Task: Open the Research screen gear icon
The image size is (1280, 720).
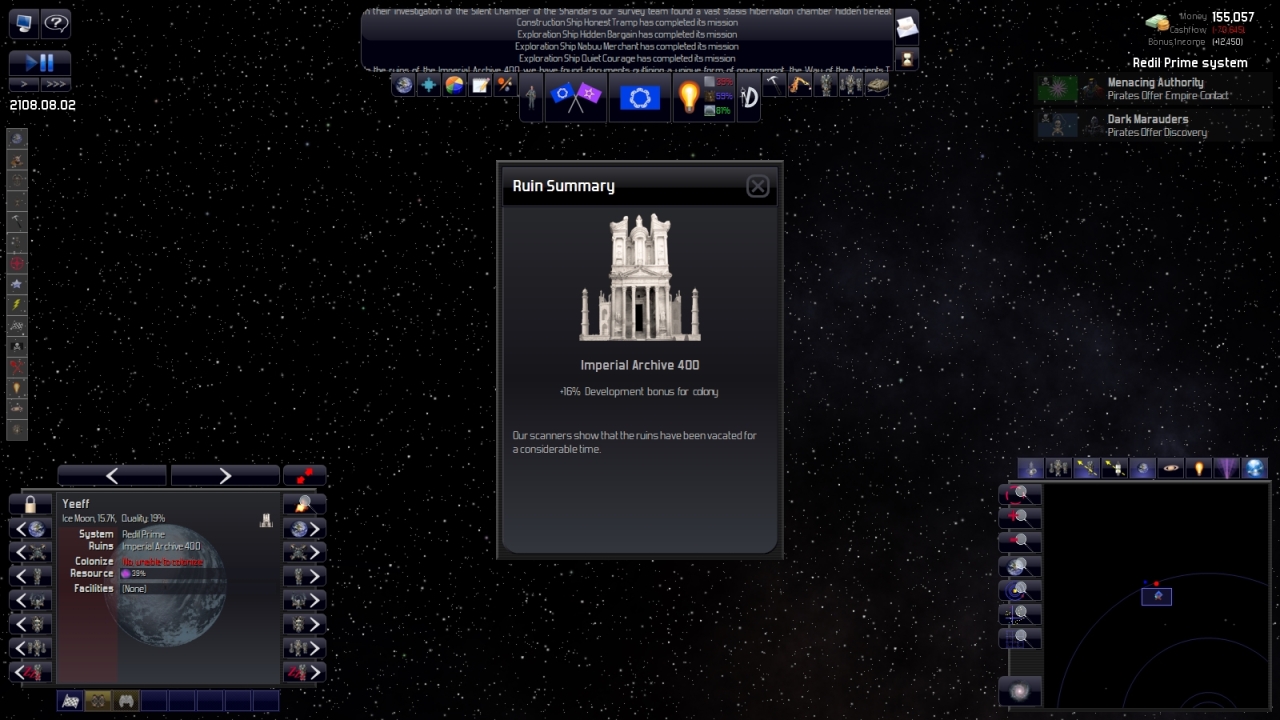Action: (x=640, y=95)
